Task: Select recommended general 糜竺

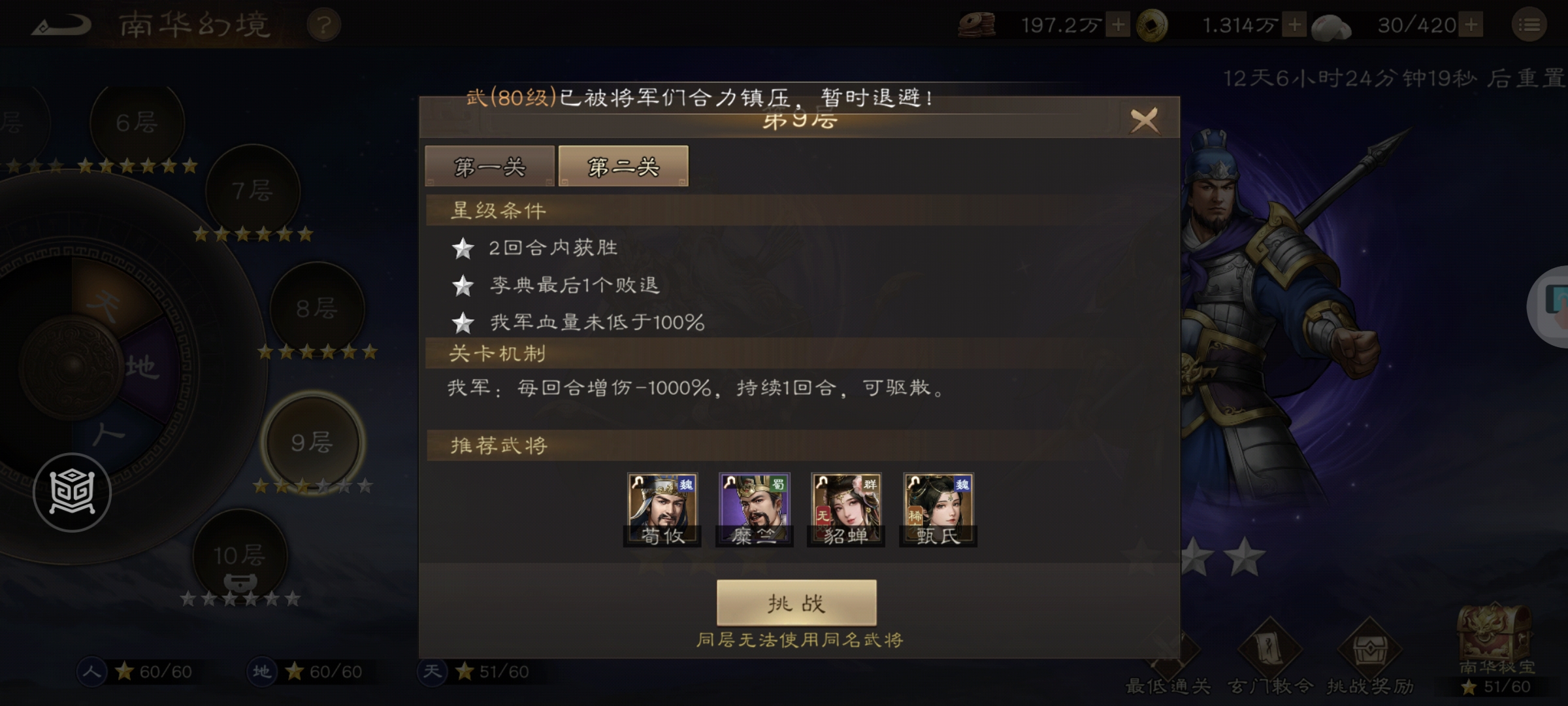Action: [754, 509]
